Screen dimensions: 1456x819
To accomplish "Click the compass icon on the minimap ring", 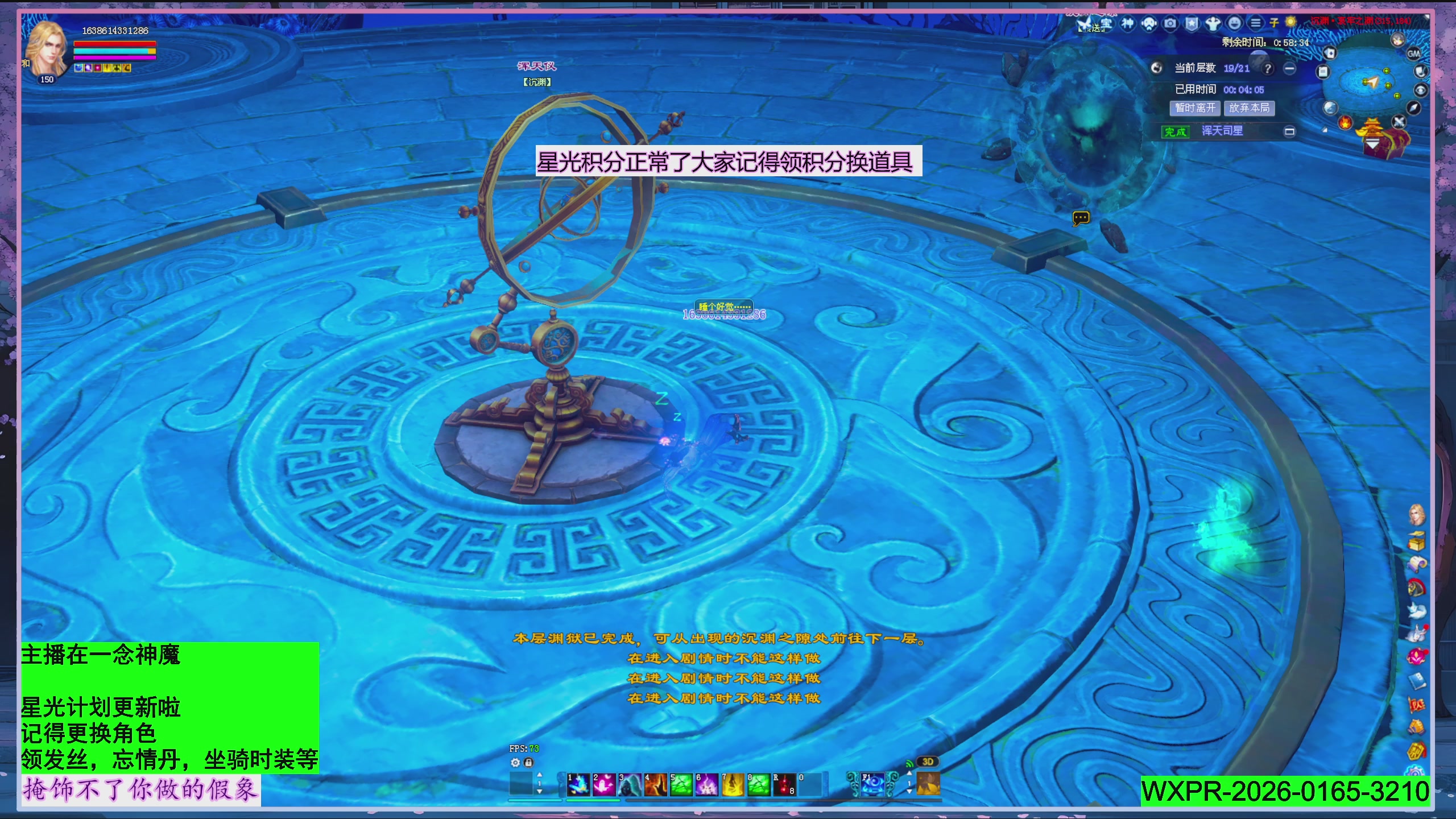I will (x=1413, y=107).
